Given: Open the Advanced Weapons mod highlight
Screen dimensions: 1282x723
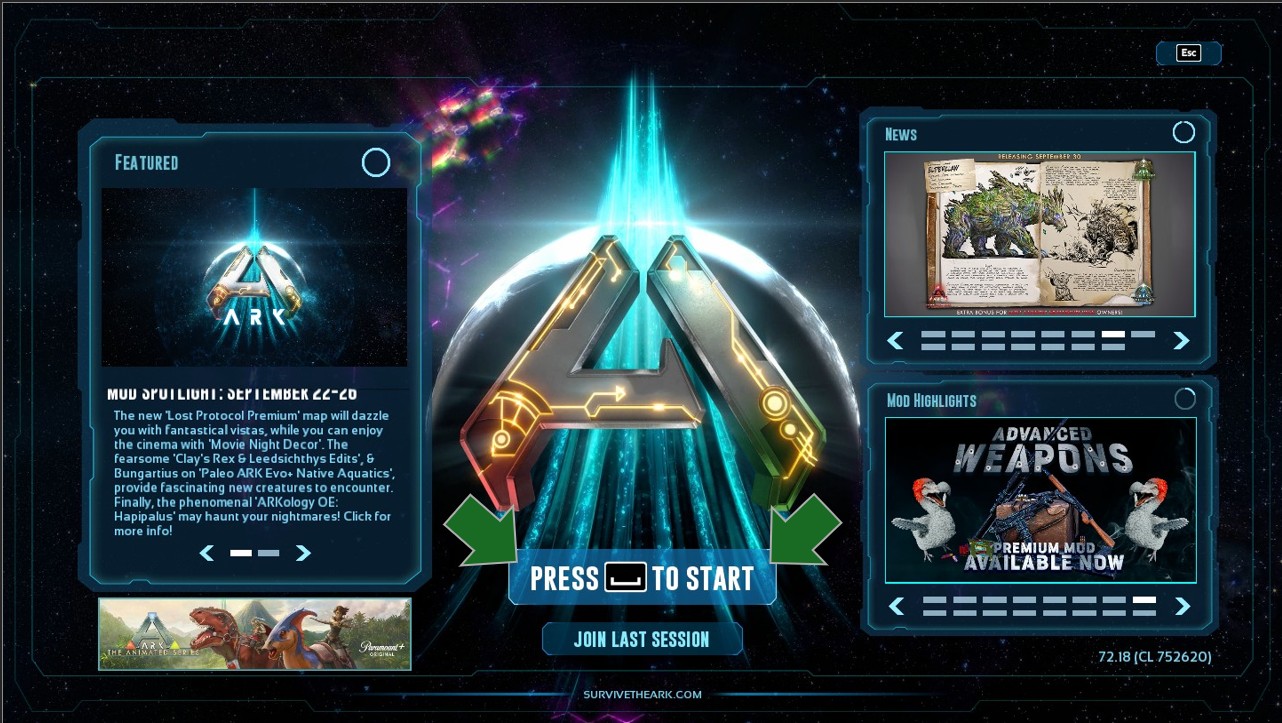Looking at the screenshot, I should click(1040, 499).
